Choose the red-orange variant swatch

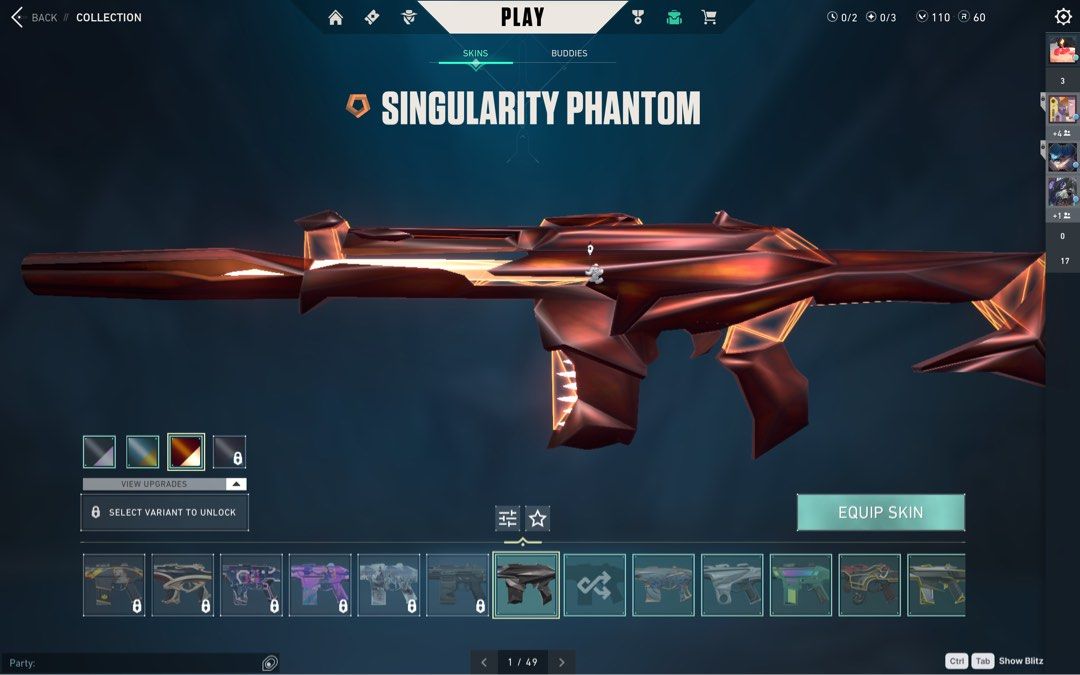pyautogui.click(x=186, y=452)
